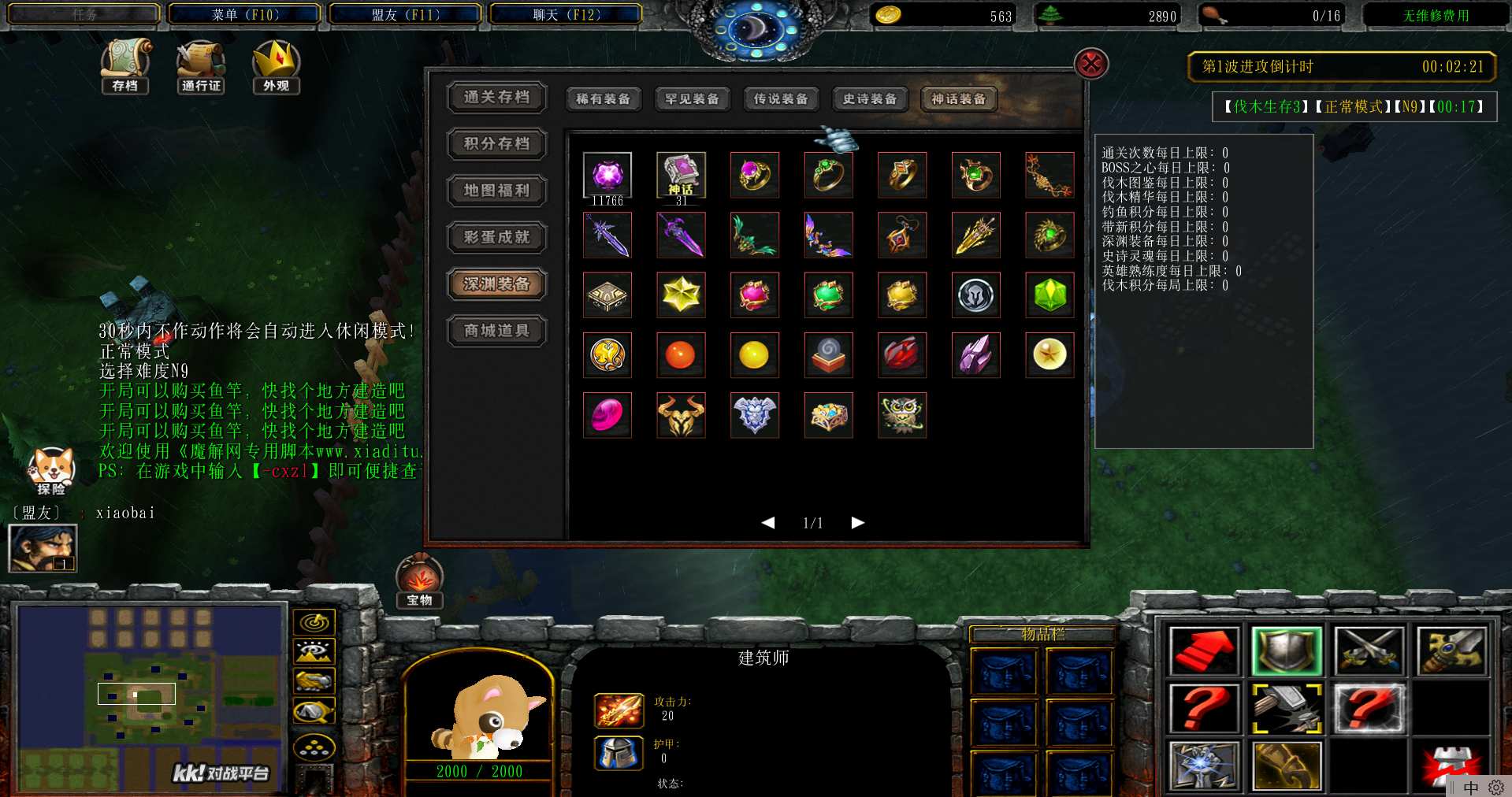The width and height of the screenshot is (1512, 797).
Task: Open the 聊天 (F12) chat log
Action: 566,14
